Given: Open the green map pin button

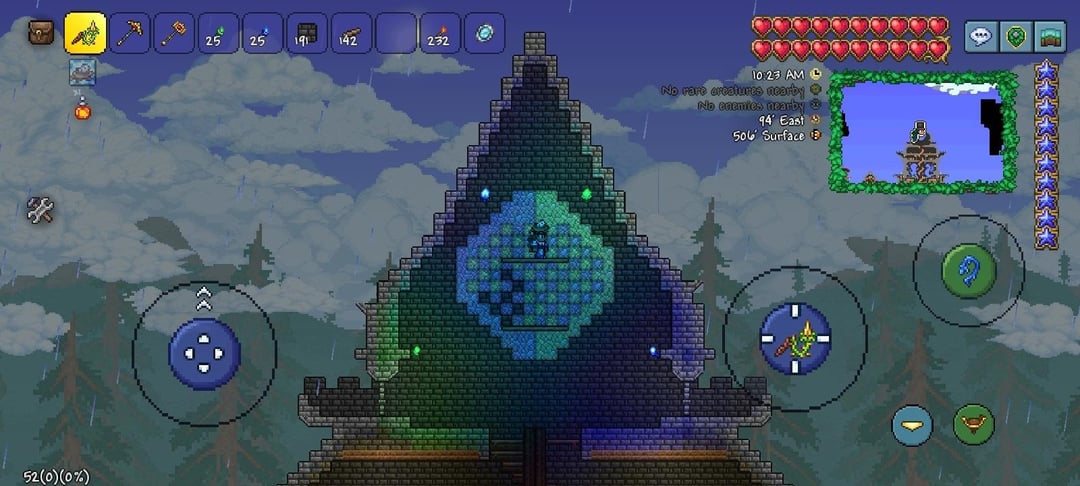Looking at the screenshot, I should pyautogui.click(x=1015, y=37).
